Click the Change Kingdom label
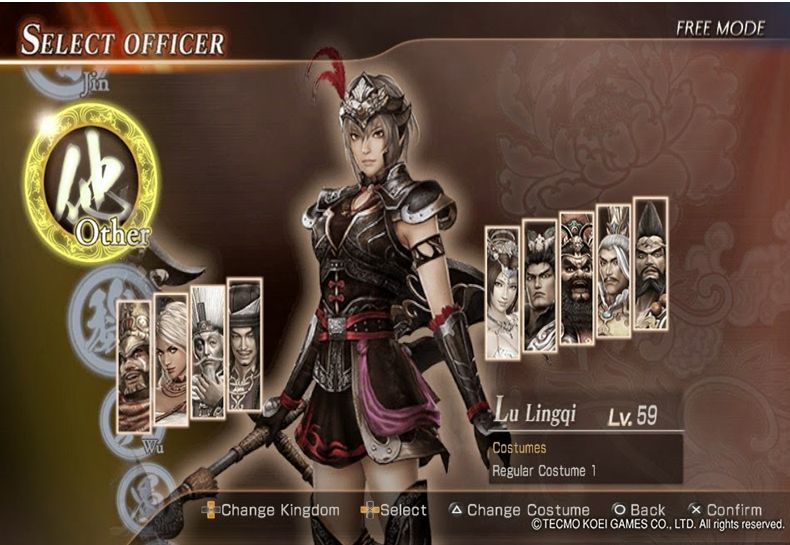 pyautogui.click(x=279, y=510)
